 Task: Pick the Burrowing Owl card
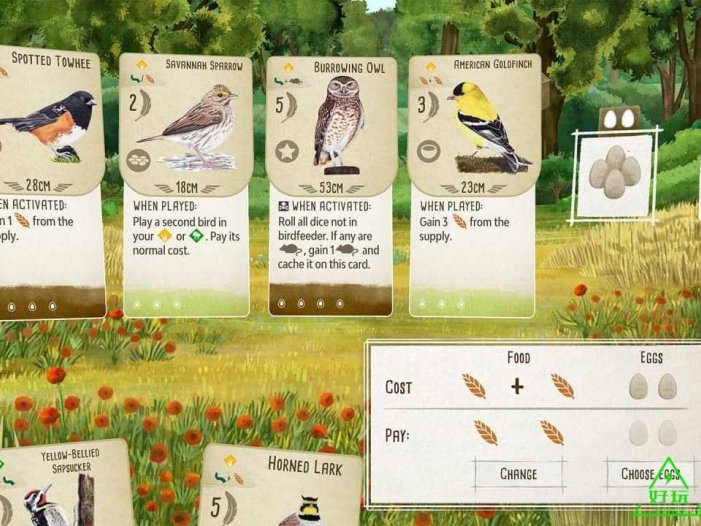click(331, 183)
